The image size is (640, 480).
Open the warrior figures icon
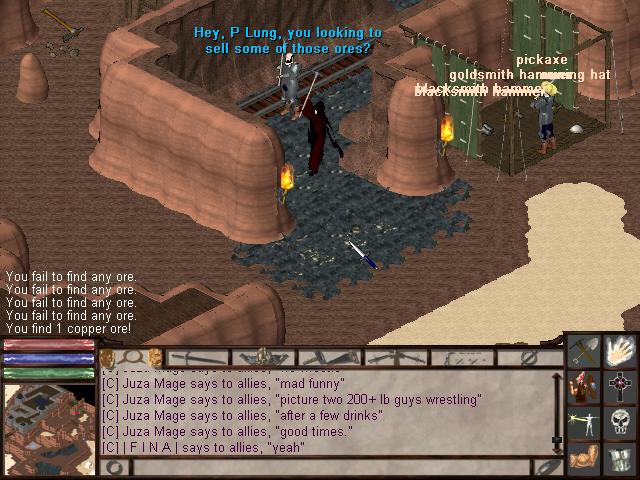585,386
